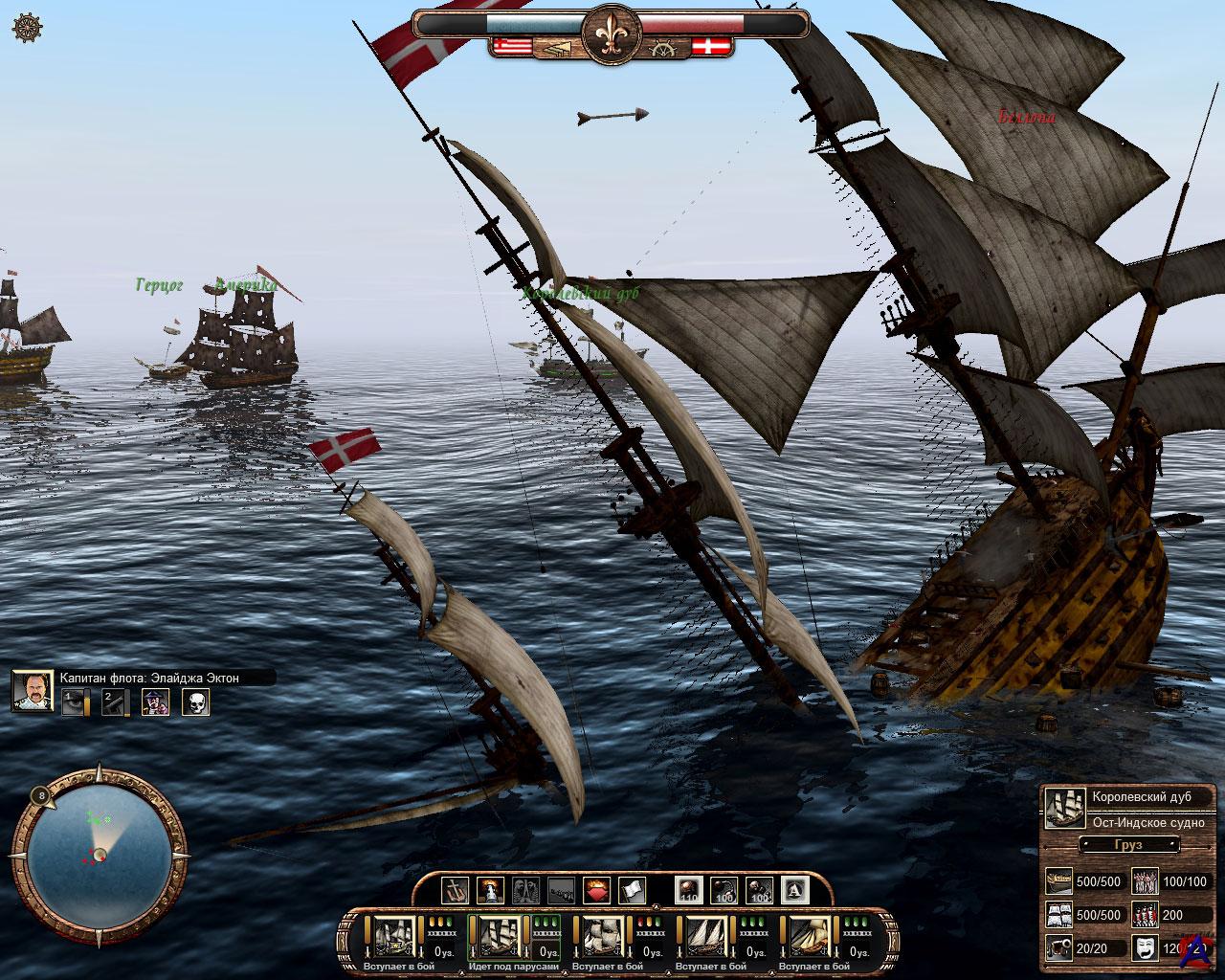Viewport: 1225px width, 980px height.
Task: Click the admiral character ability icon
Action: pyautogui.click(x=155, y=702)
